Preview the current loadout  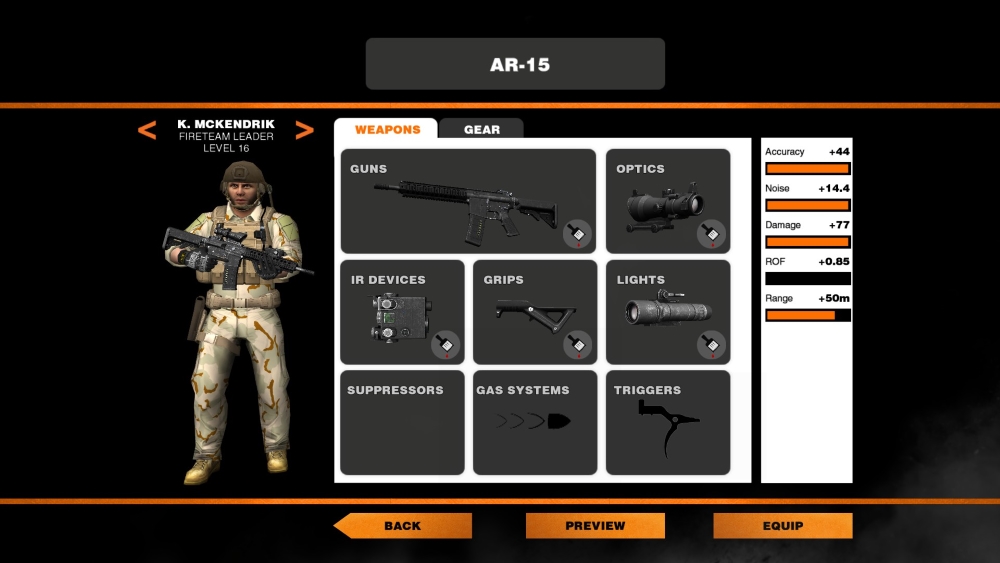point(595,526)
